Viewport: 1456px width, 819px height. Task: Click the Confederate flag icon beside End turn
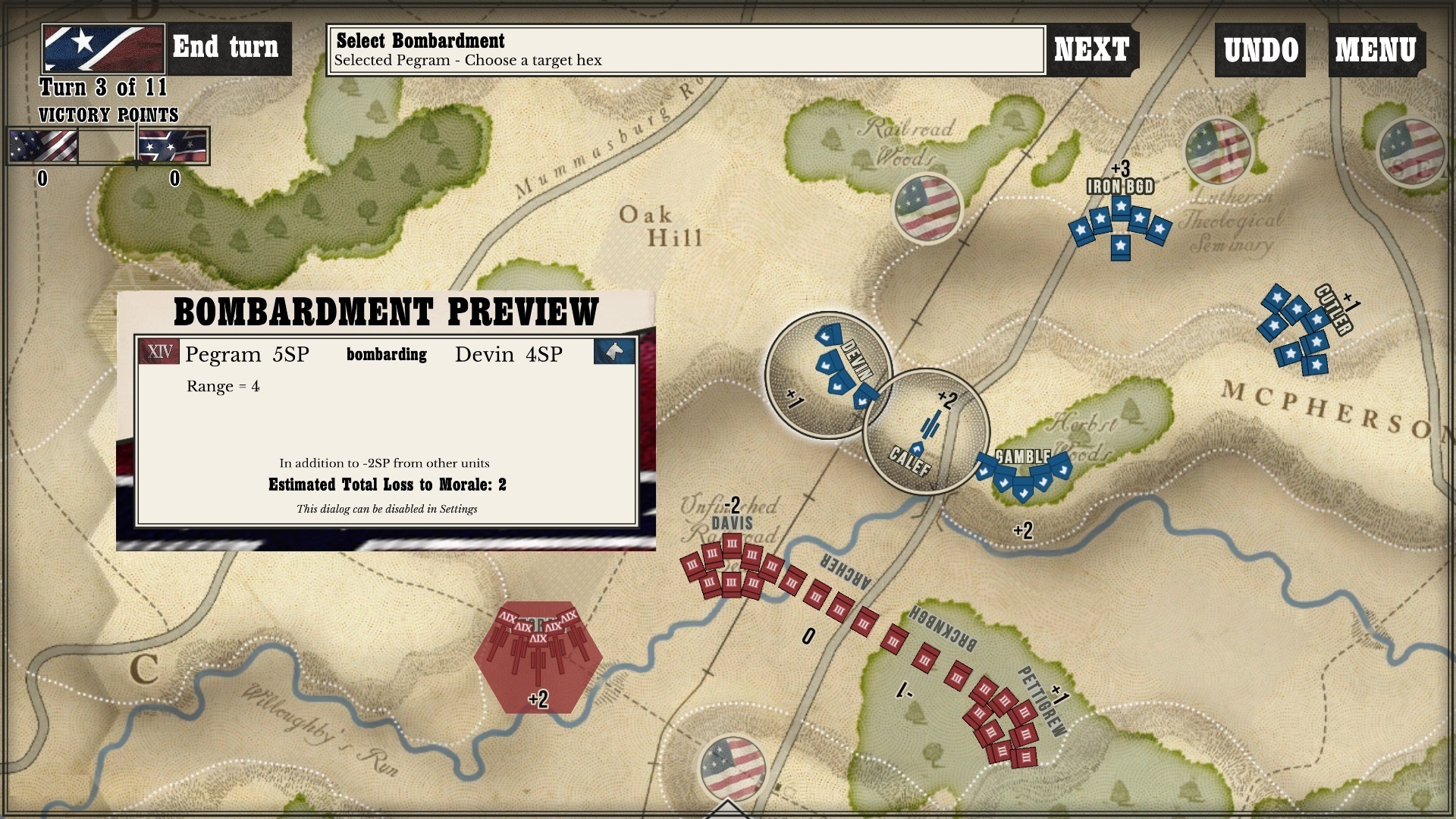102,47
